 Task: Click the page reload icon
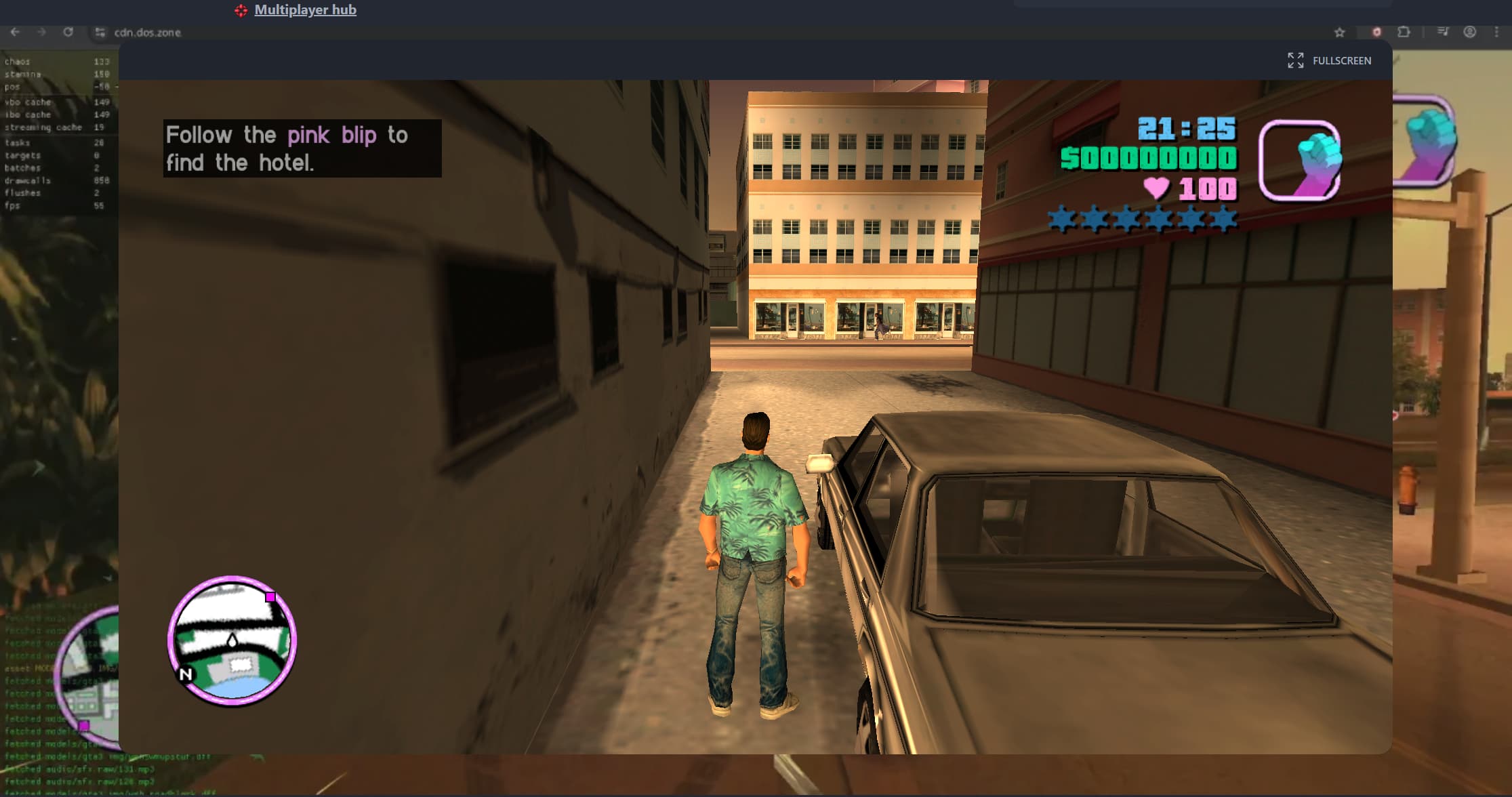(x=68, y=32)
